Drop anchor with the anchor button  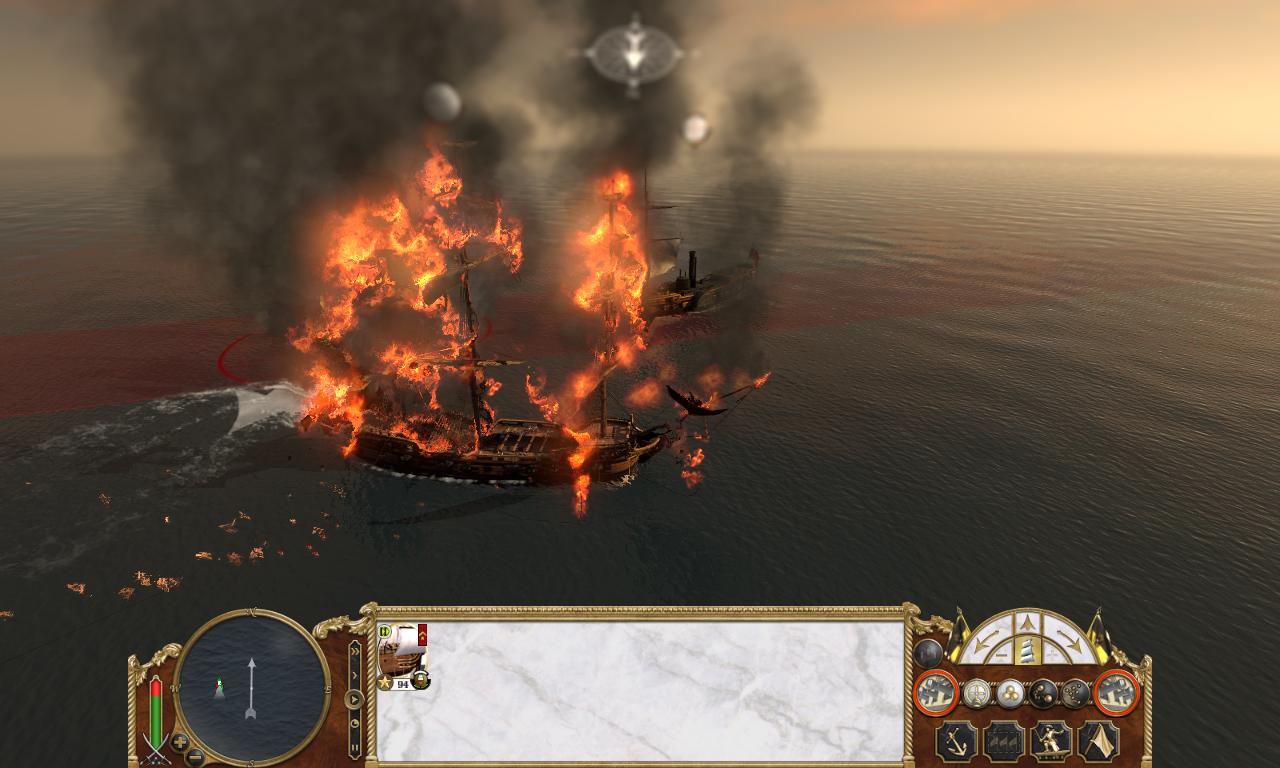pyautogui.click(x=957, y=741)
